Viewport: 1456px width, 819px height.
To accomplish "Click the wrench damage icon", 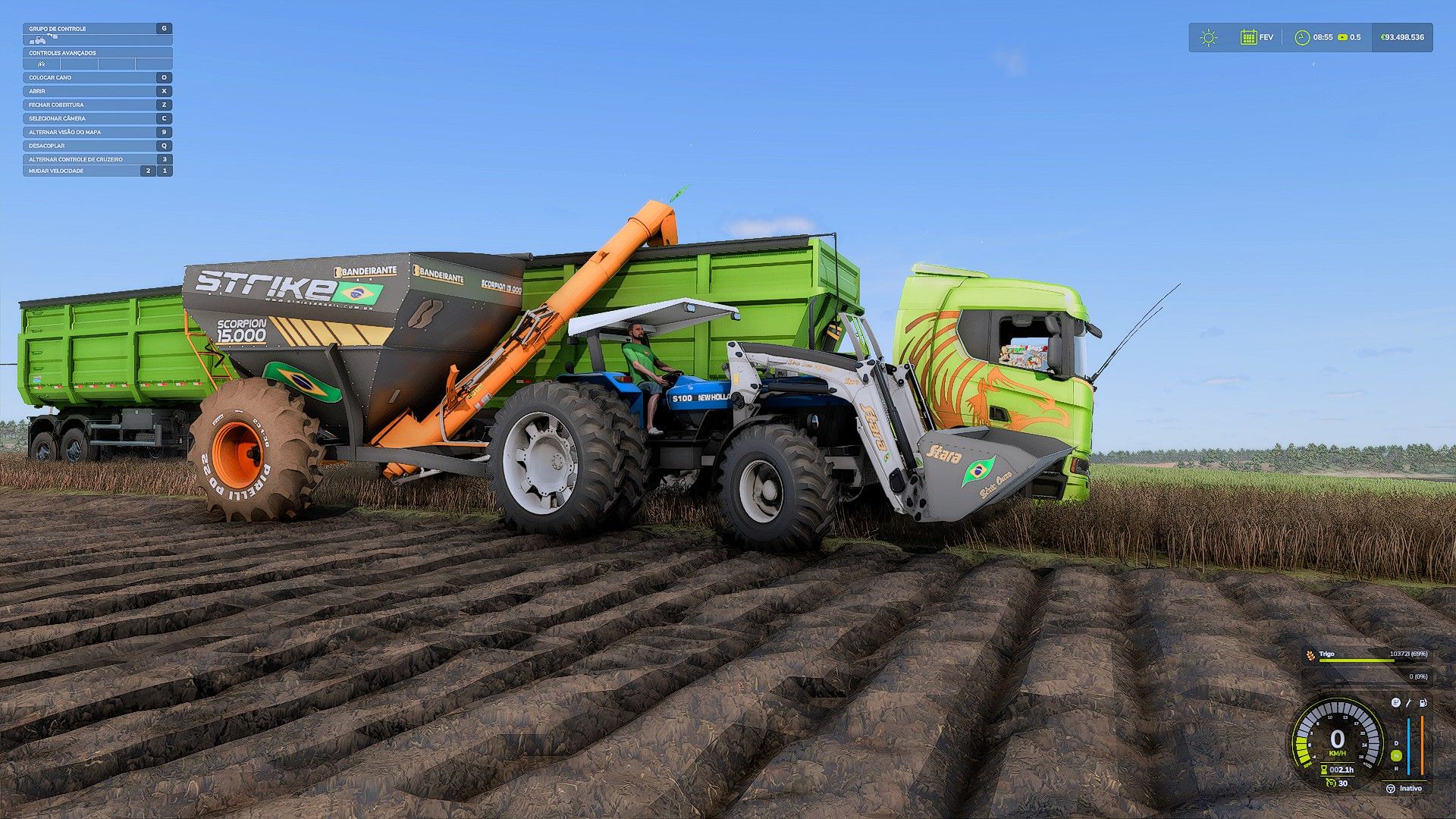I will coord(1409,703).
